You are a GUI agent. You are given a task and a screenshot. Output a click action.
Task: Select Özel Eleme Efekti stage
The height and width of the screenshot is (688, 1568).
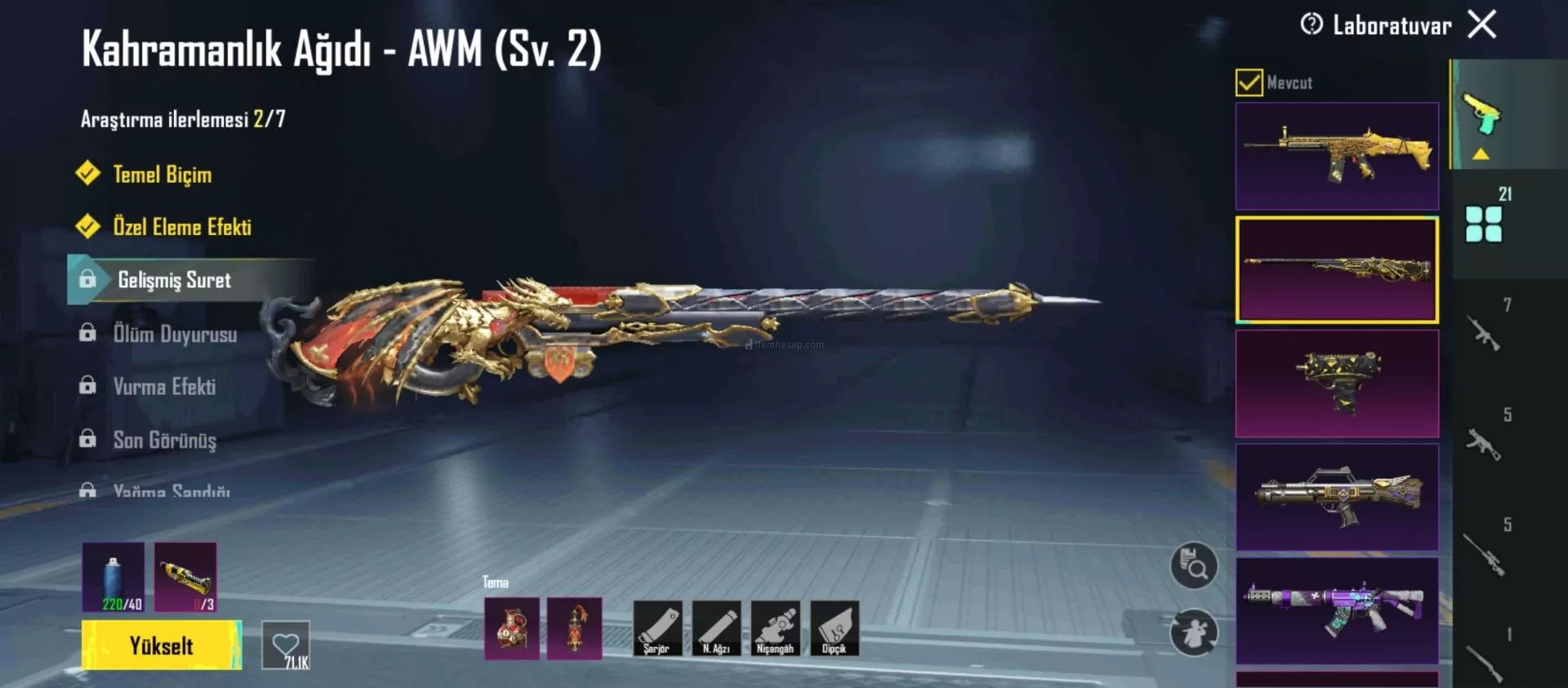pos(181,227)
